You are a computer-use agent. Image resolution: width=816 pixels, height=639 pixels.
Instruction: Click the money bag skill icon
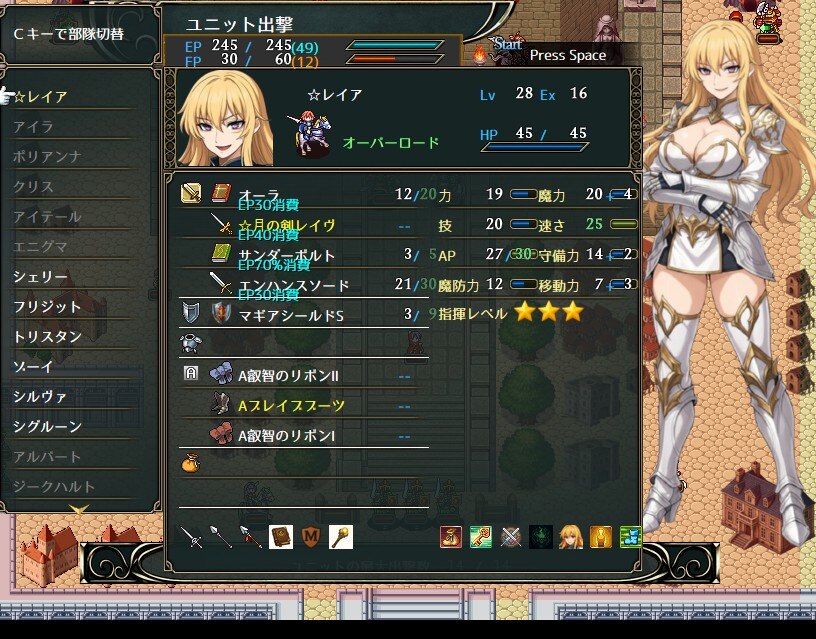[x=451, y=537]
